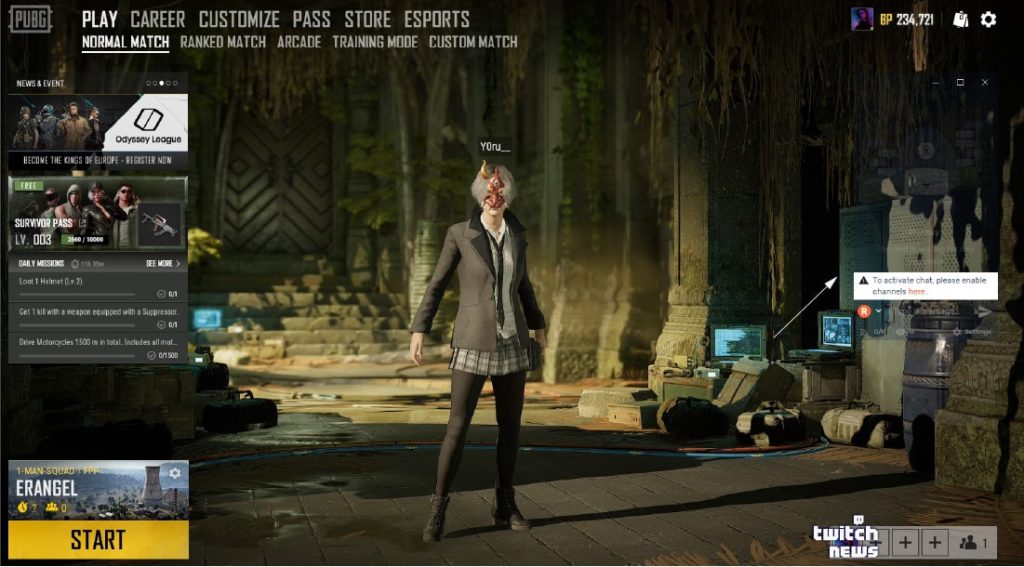Select the Arcade tab
The width and height of the screenshot is (1024, 567).
point(299,42)
